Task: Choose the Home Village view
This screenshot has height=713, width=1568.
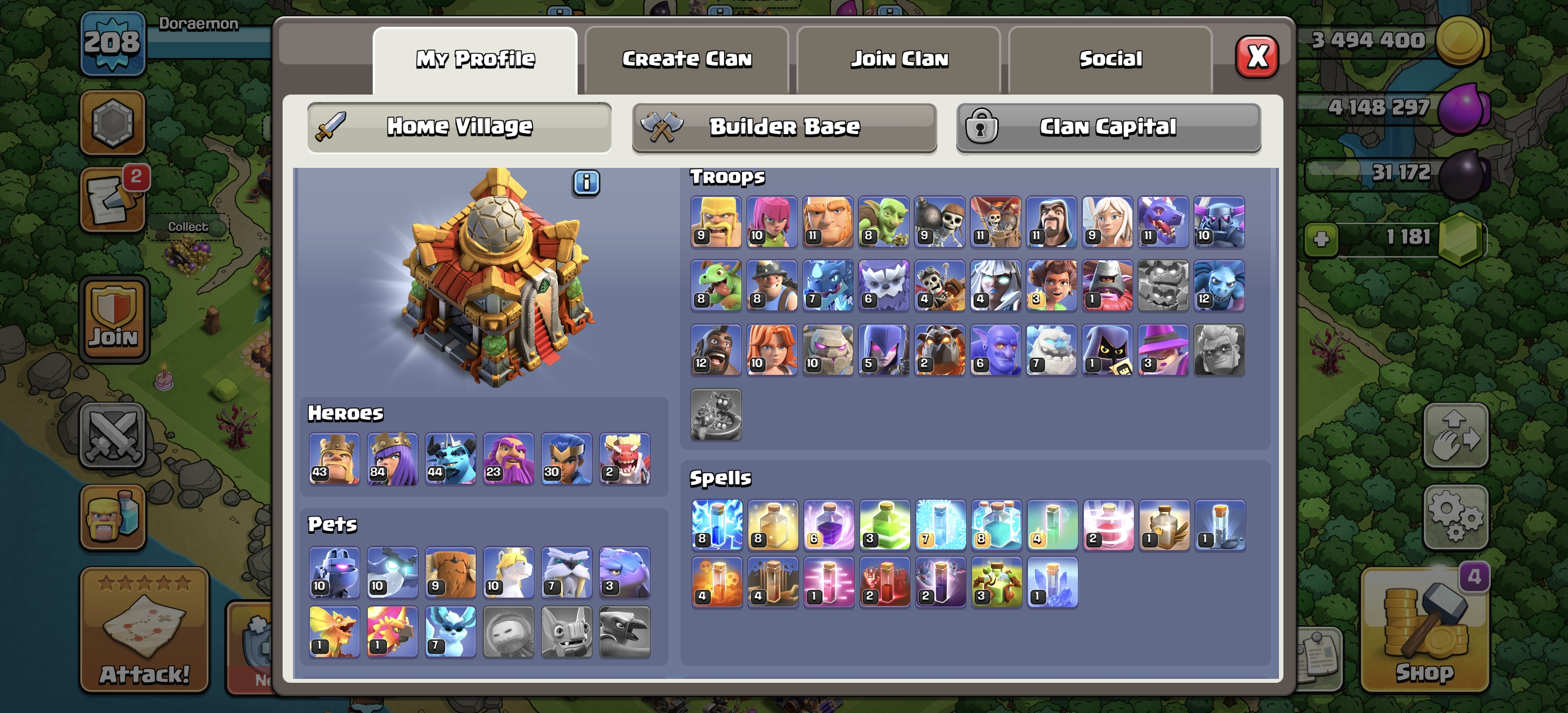Action: click(x=459, y=127)
